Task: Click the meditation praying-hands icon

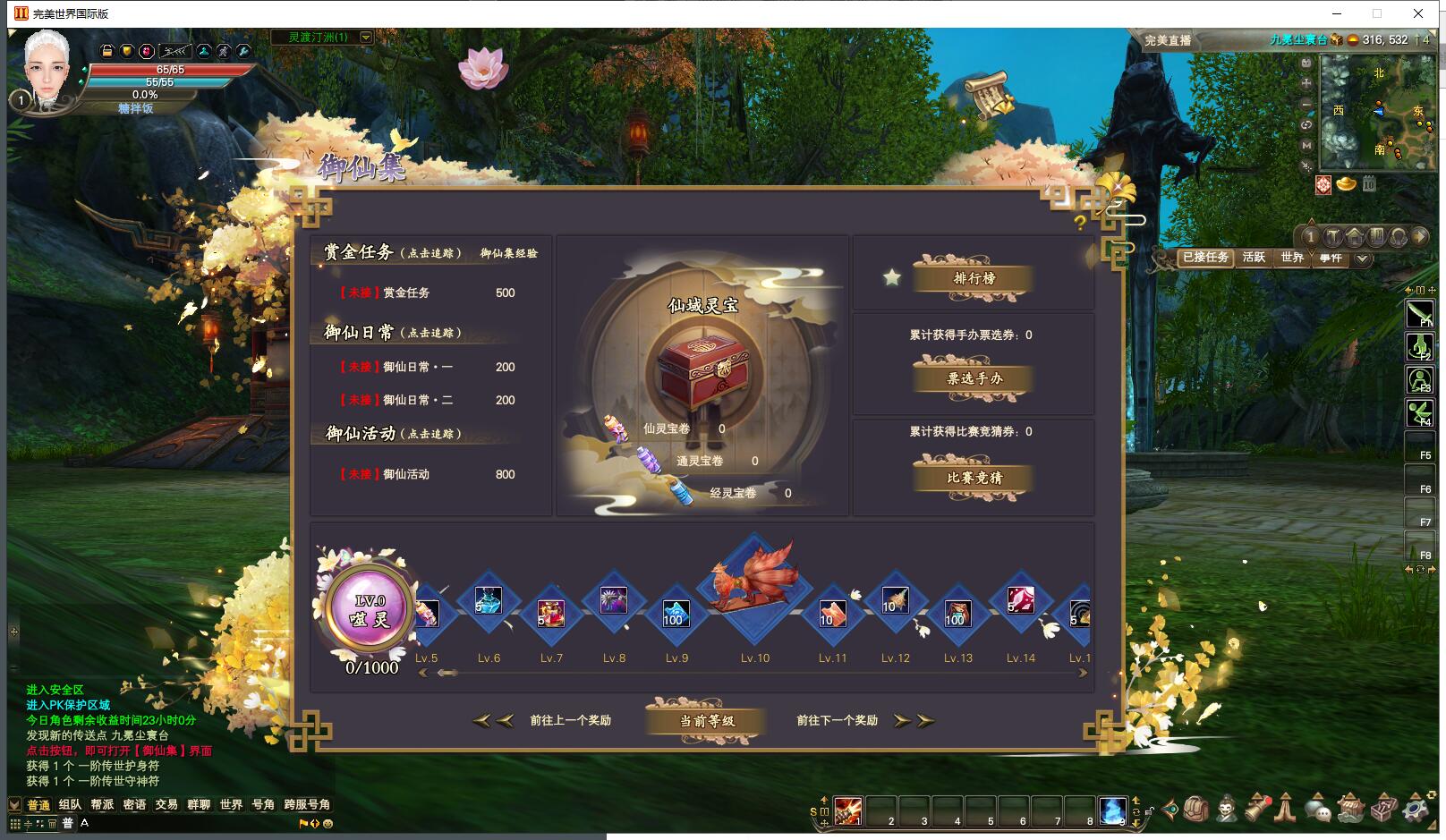Action: 1285,810
